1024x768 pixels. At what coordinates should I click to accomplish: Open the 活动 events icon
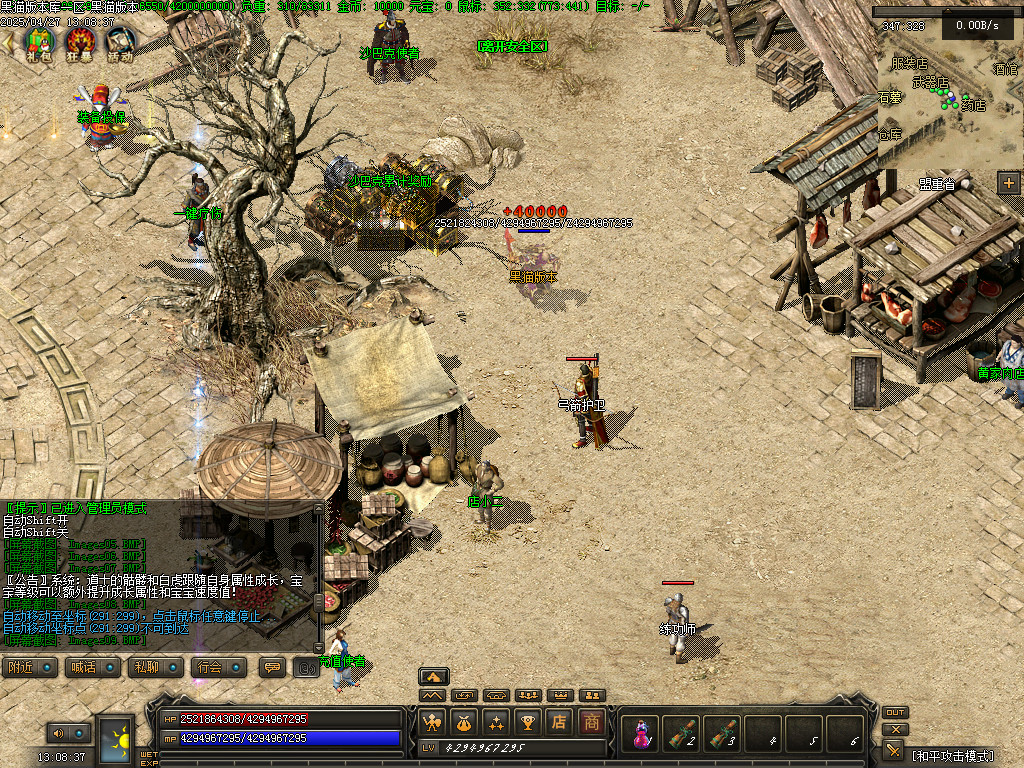(x=120, y=42)
